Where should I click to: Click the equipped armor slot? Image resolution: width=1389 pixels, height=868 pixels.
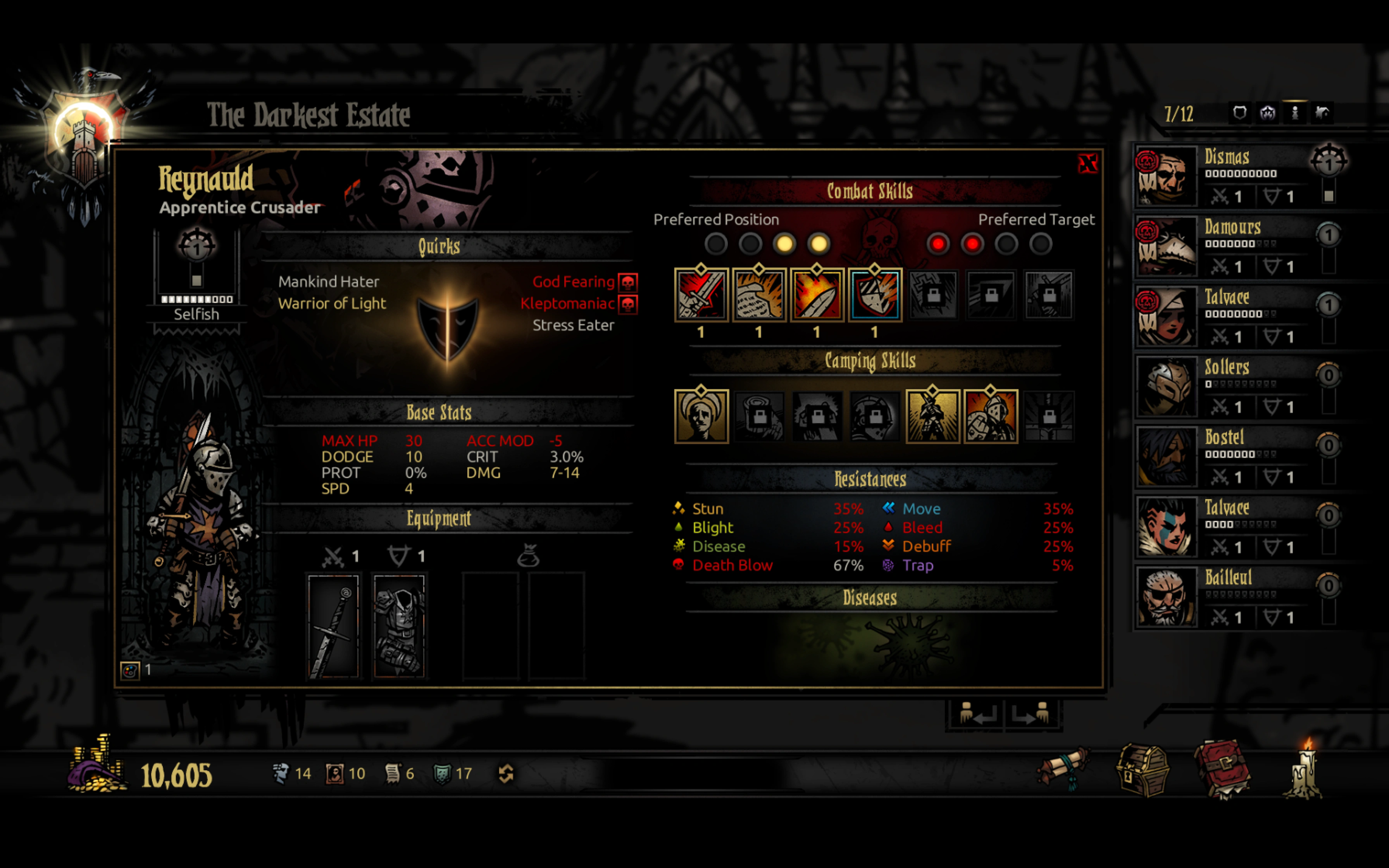[400, 626]
